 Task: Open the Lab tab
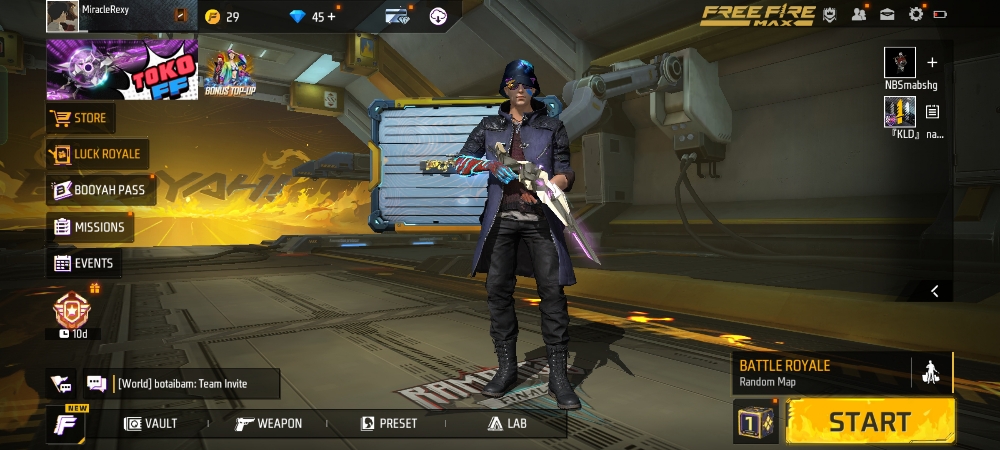[x=507, y=424]
